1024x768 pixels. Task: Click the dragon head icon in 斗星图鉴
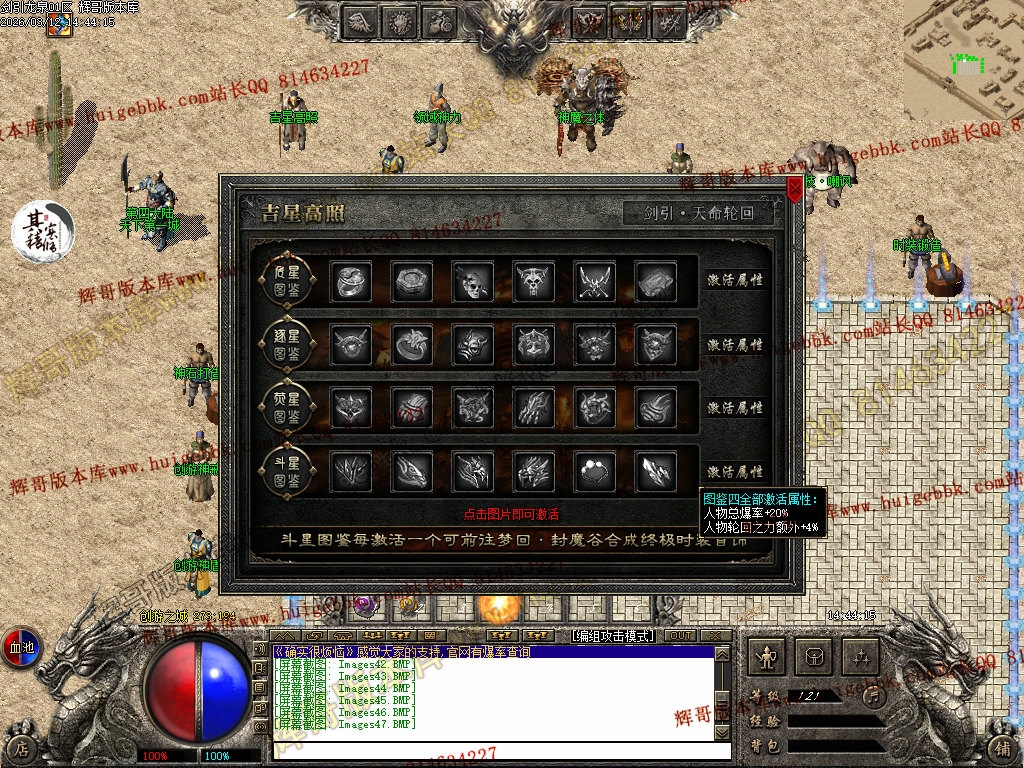tap(411, 471)
